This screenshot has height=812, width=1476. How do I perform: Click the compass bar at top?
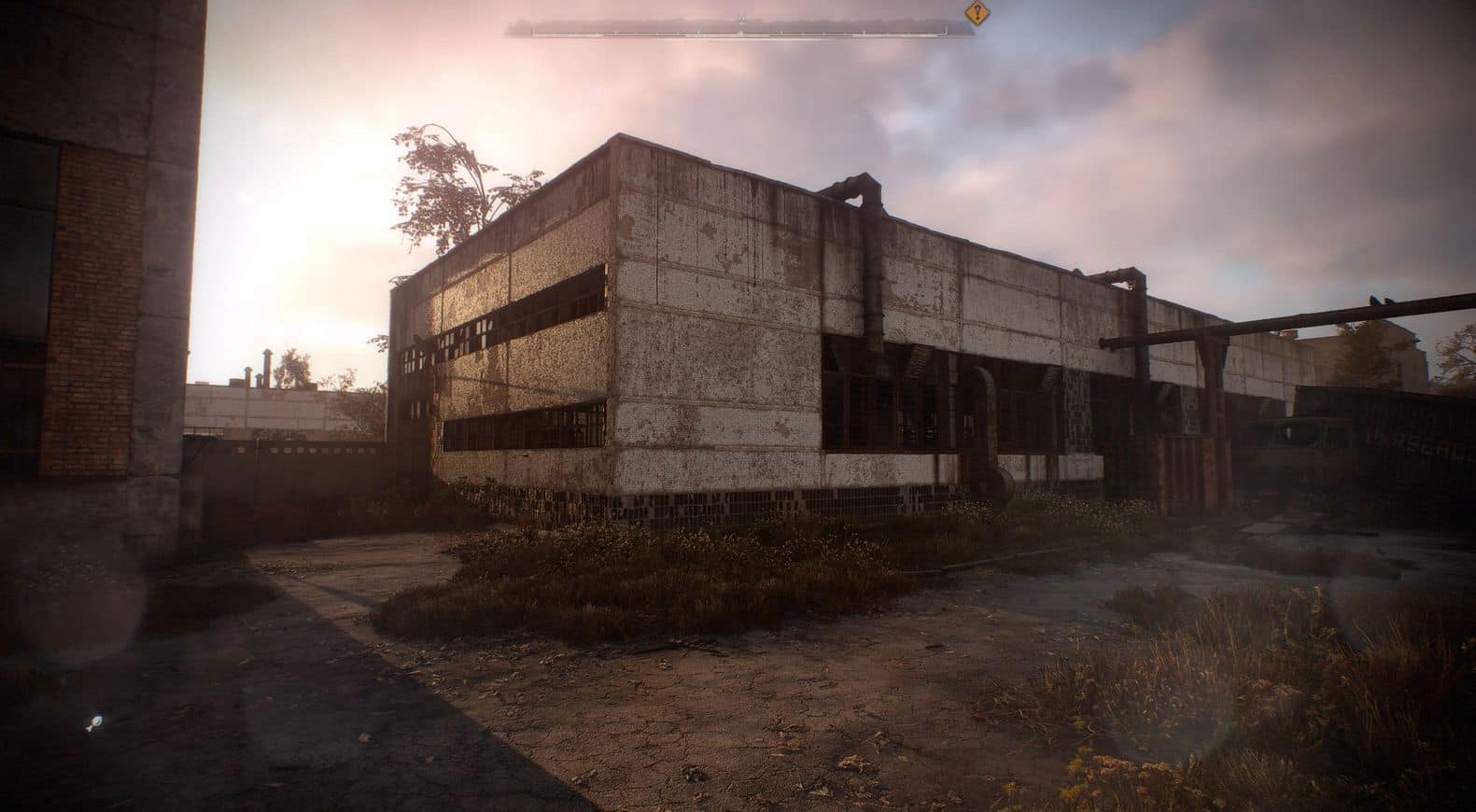pos(739,29)
